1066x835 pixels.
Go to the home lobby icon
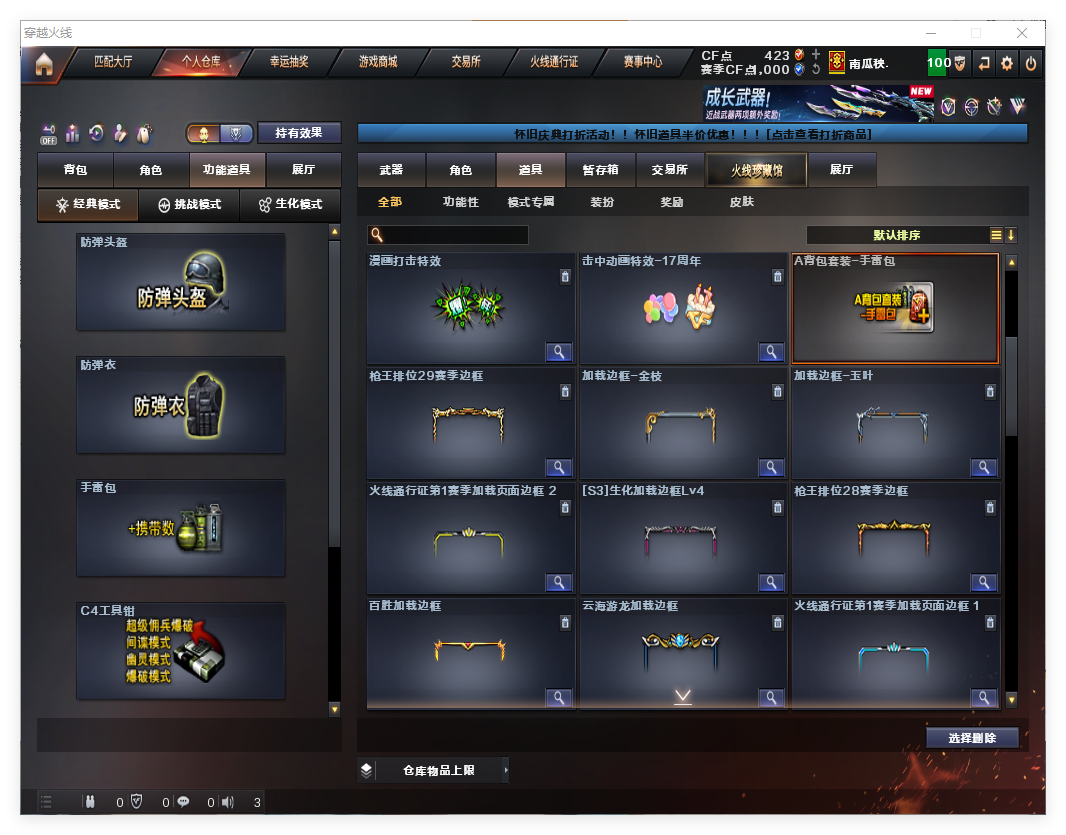pyautogui.click(x=43, y=64)
